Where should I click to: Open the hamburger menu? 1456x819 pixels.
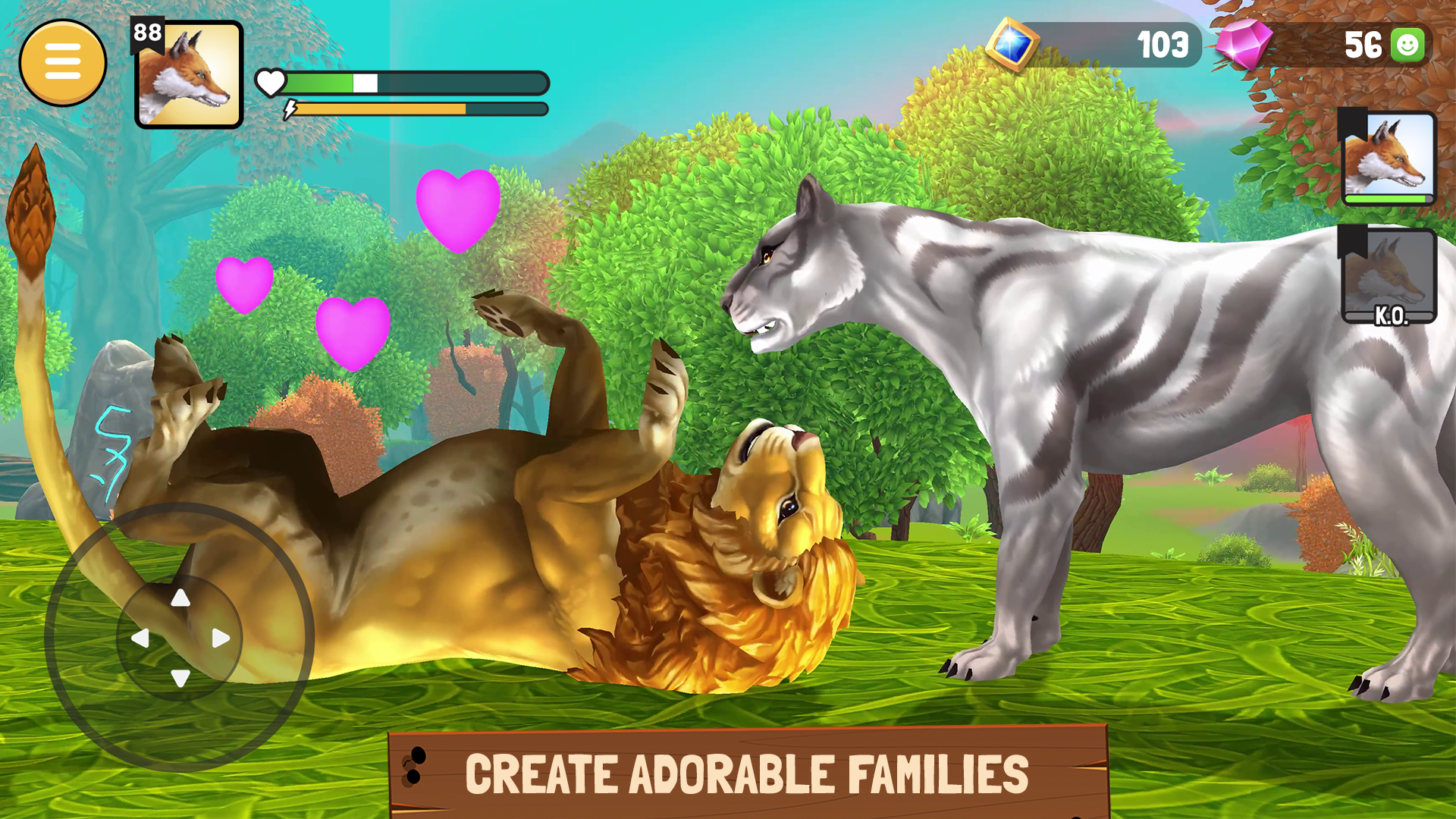pyautogui.click(x=64, y=62)
